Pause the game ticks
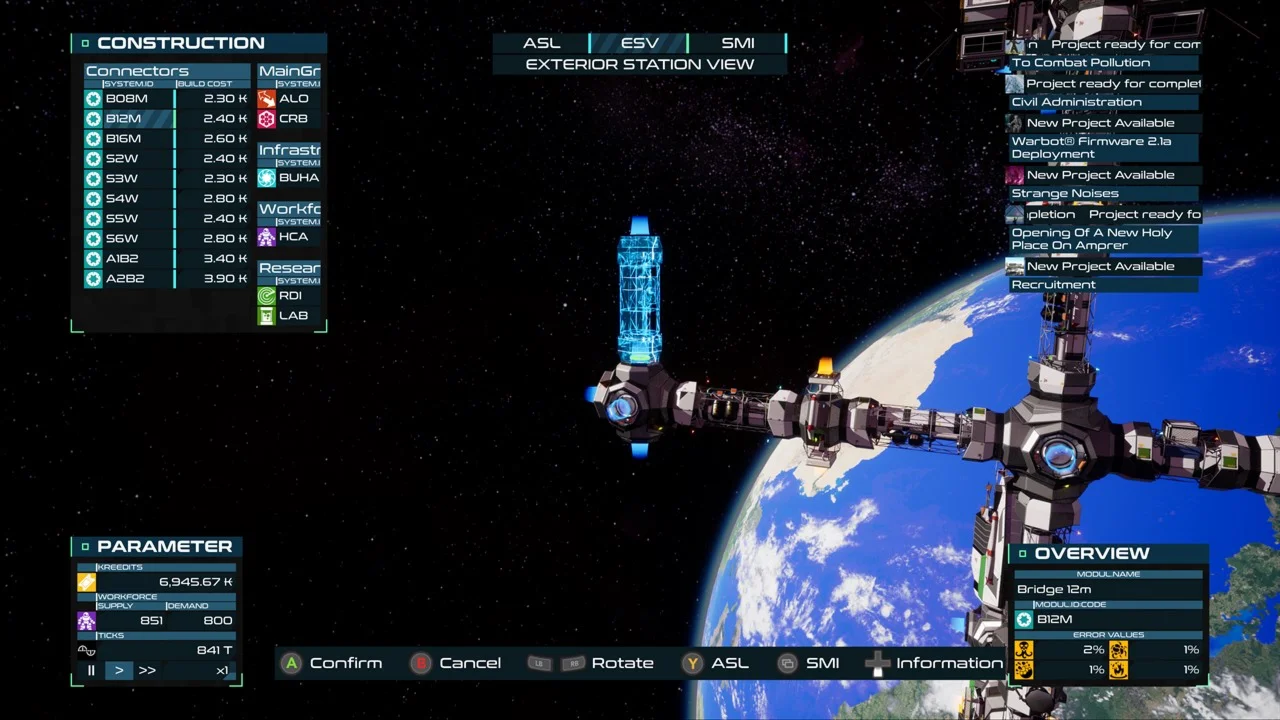 (x=91, y=670)
